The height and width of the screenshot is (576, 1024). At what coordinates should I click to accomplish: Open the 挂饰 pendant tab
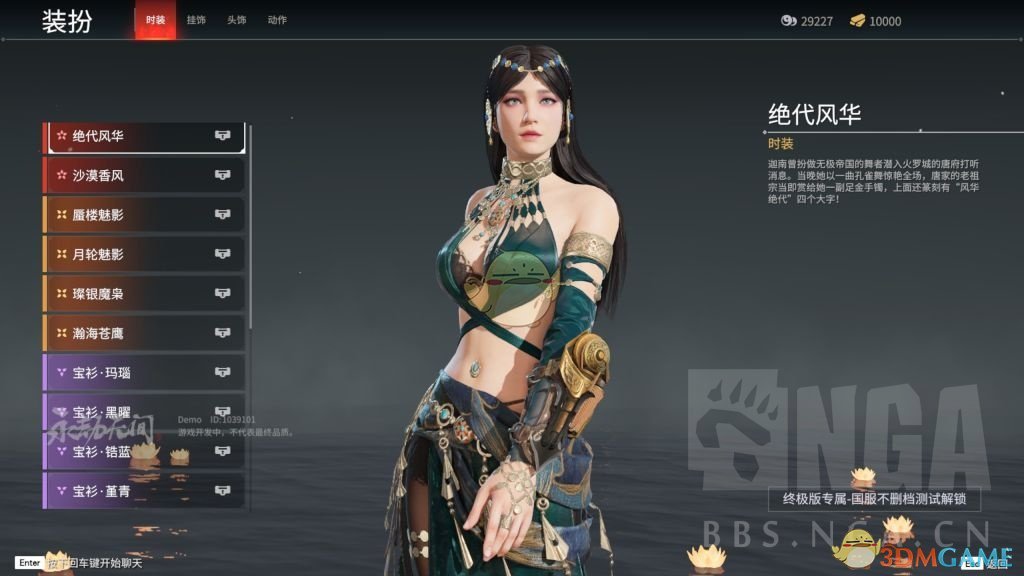pyautogui.click(x=196, y=20)
